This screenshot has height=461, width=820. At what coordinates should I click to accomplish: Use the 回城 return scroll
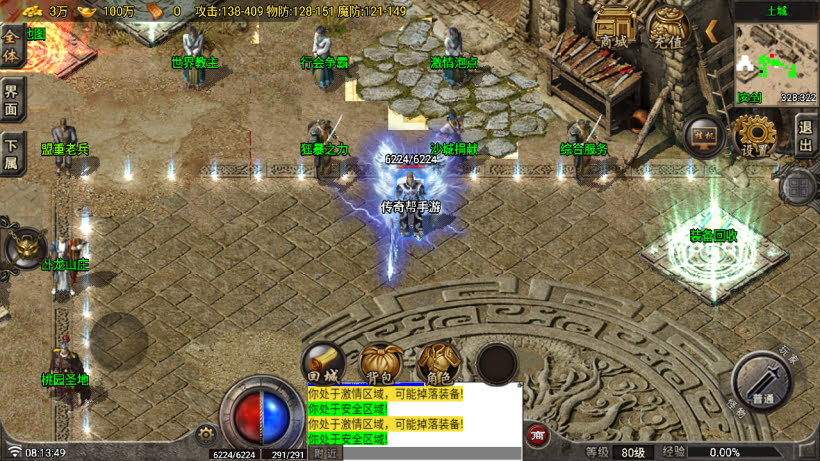(x=324, y=366)
